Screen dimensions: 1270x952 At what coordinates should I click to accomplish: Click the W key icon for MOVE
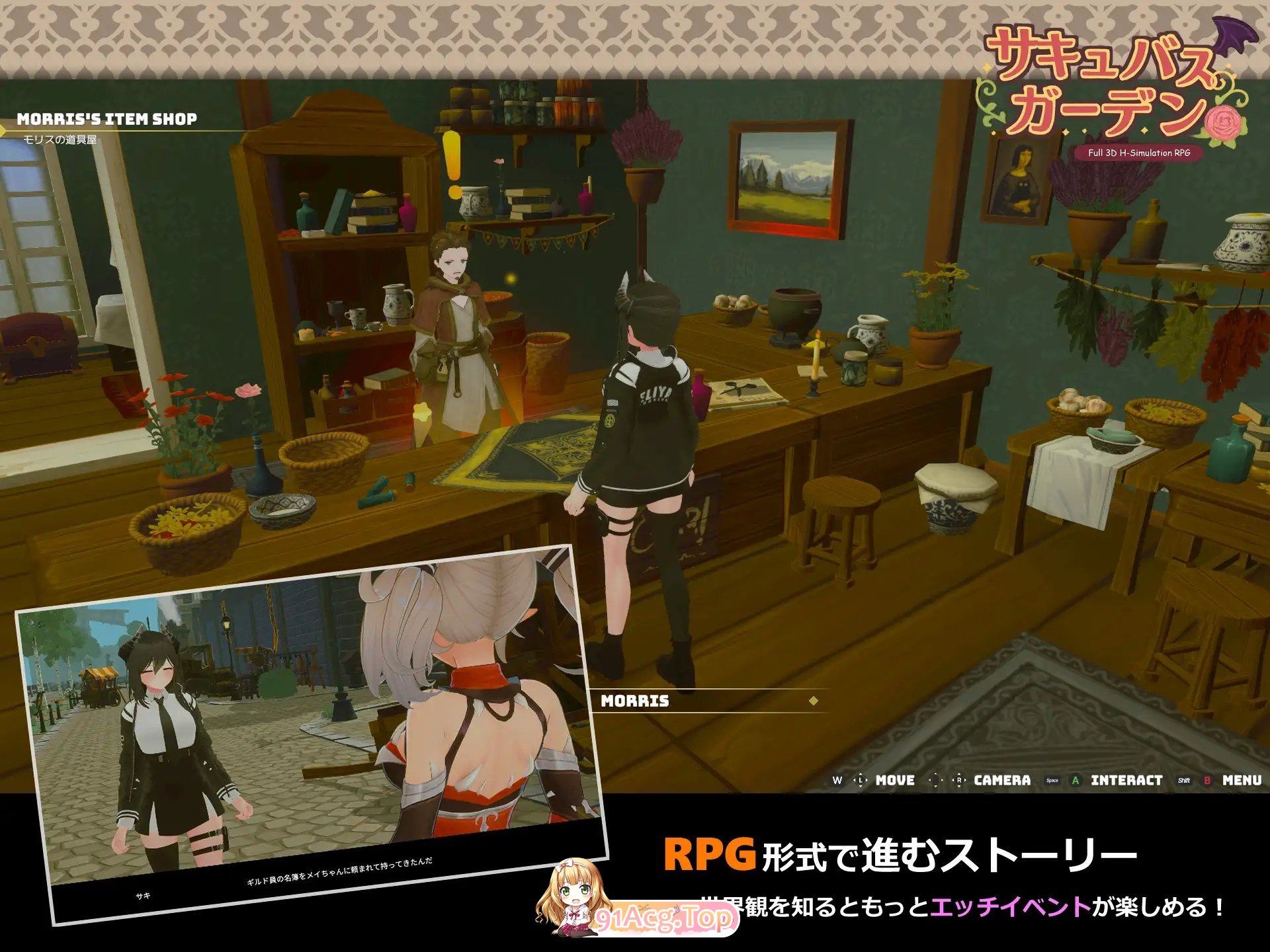838,780
